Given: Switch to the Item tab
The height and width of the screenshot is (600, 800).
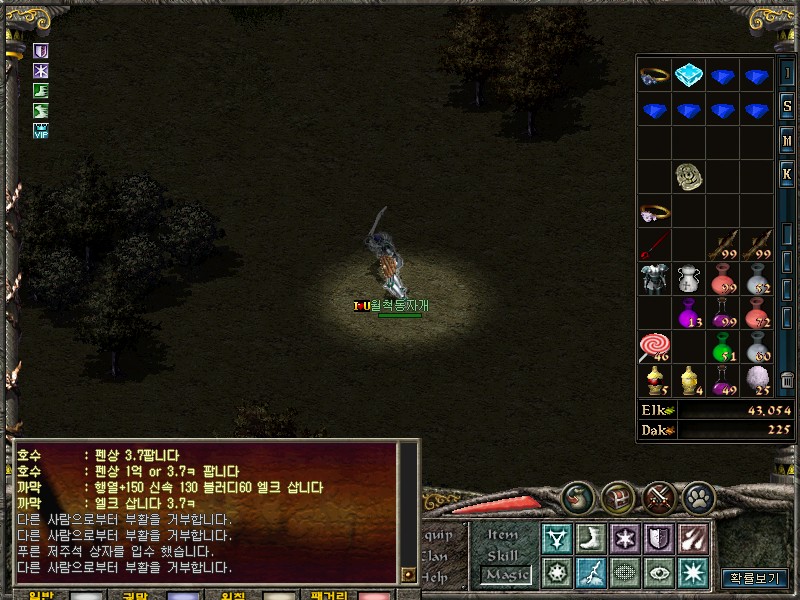Looking at the screenshot, I should click(503, 535).
